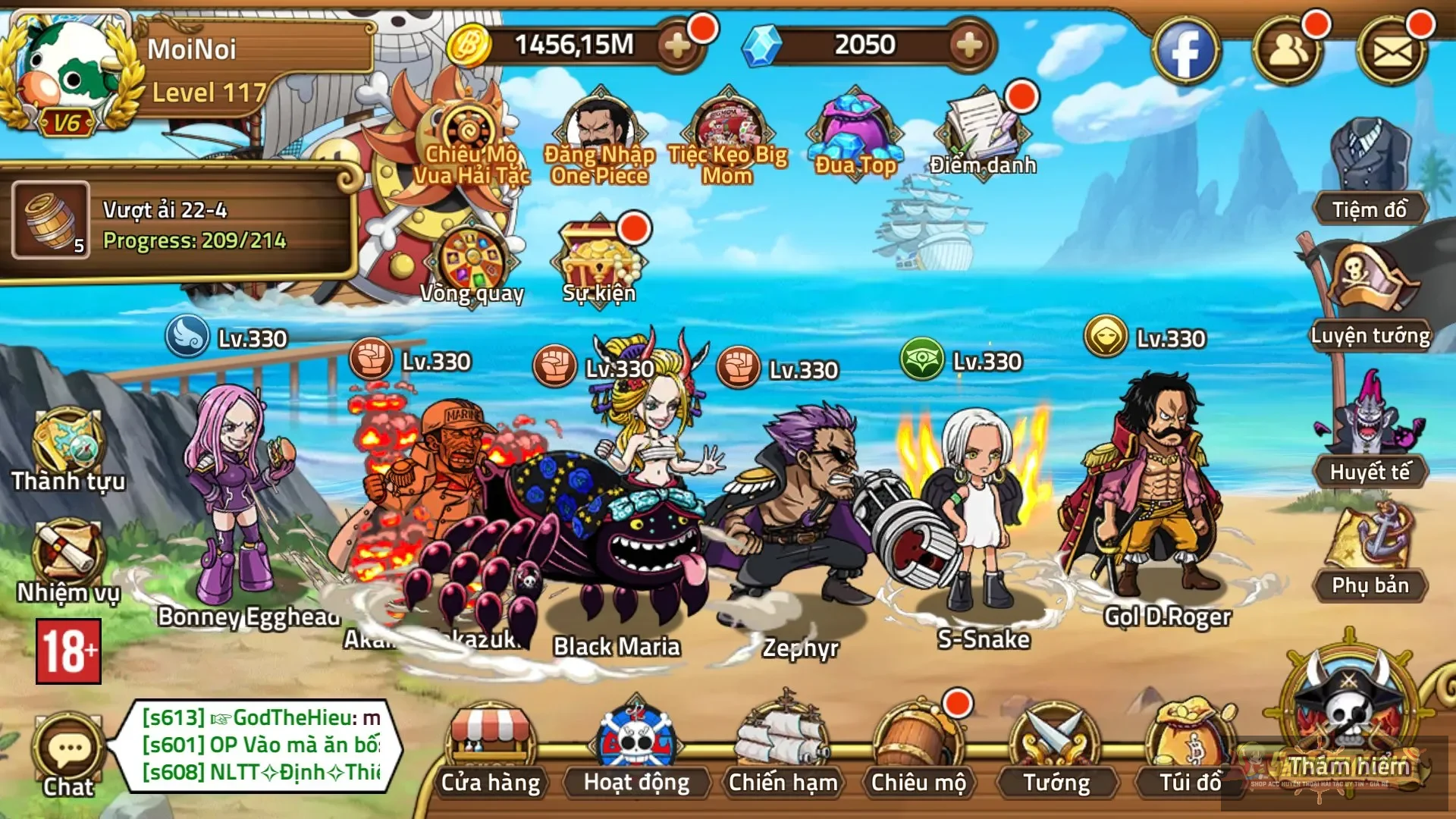Open the Cửa hàng store

click(491, 751)
